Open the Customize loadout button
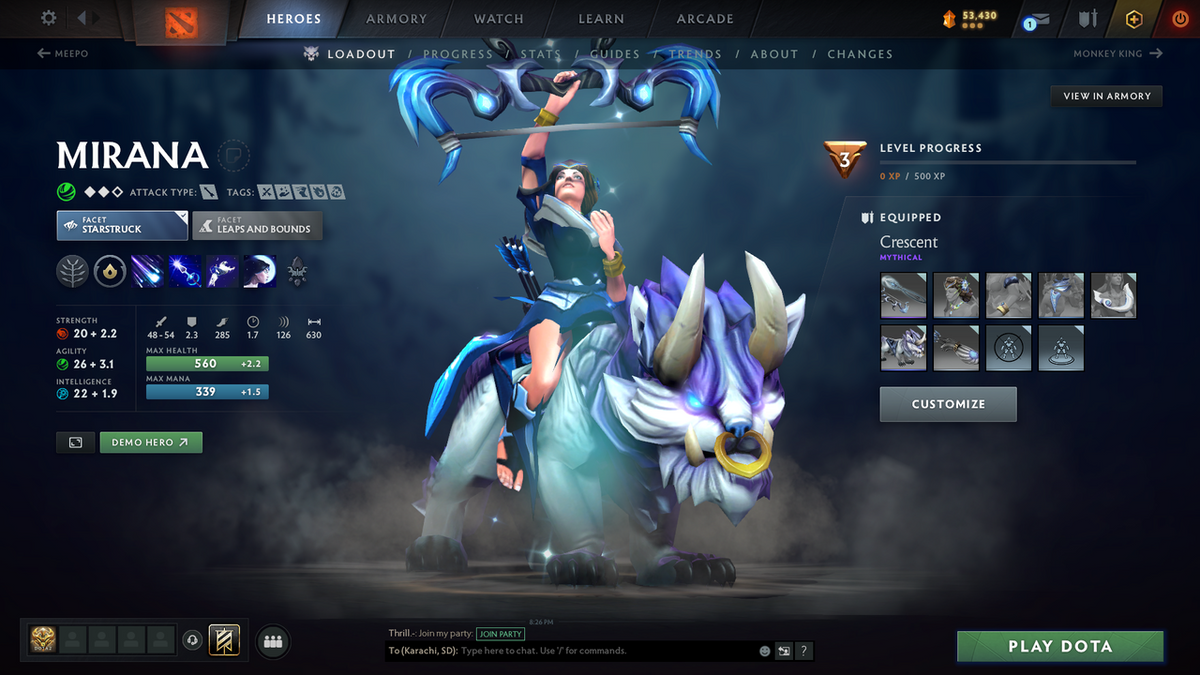Image resolution: width=1200 pixels, height=675 pixels. click(948, 404)
